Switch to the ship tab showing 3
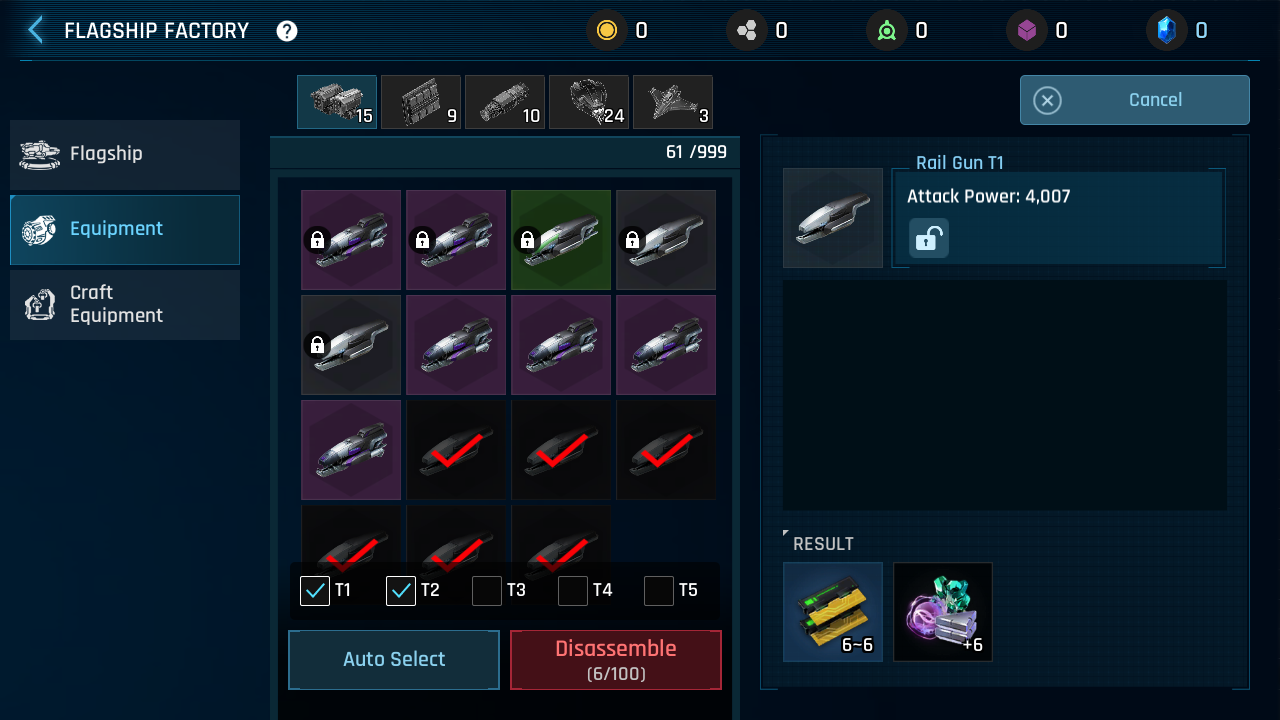 (x=673, y=102)
